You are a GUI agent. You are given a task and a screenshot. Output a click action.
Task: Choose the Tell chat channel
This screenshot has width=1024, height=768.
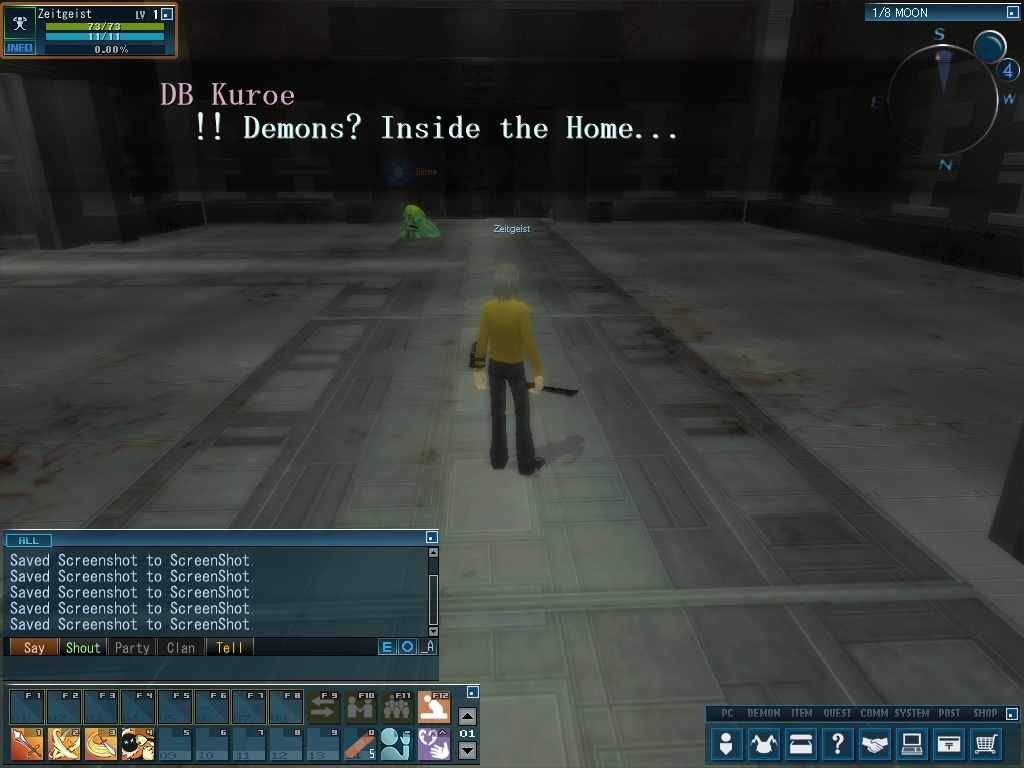pos(229,647)
